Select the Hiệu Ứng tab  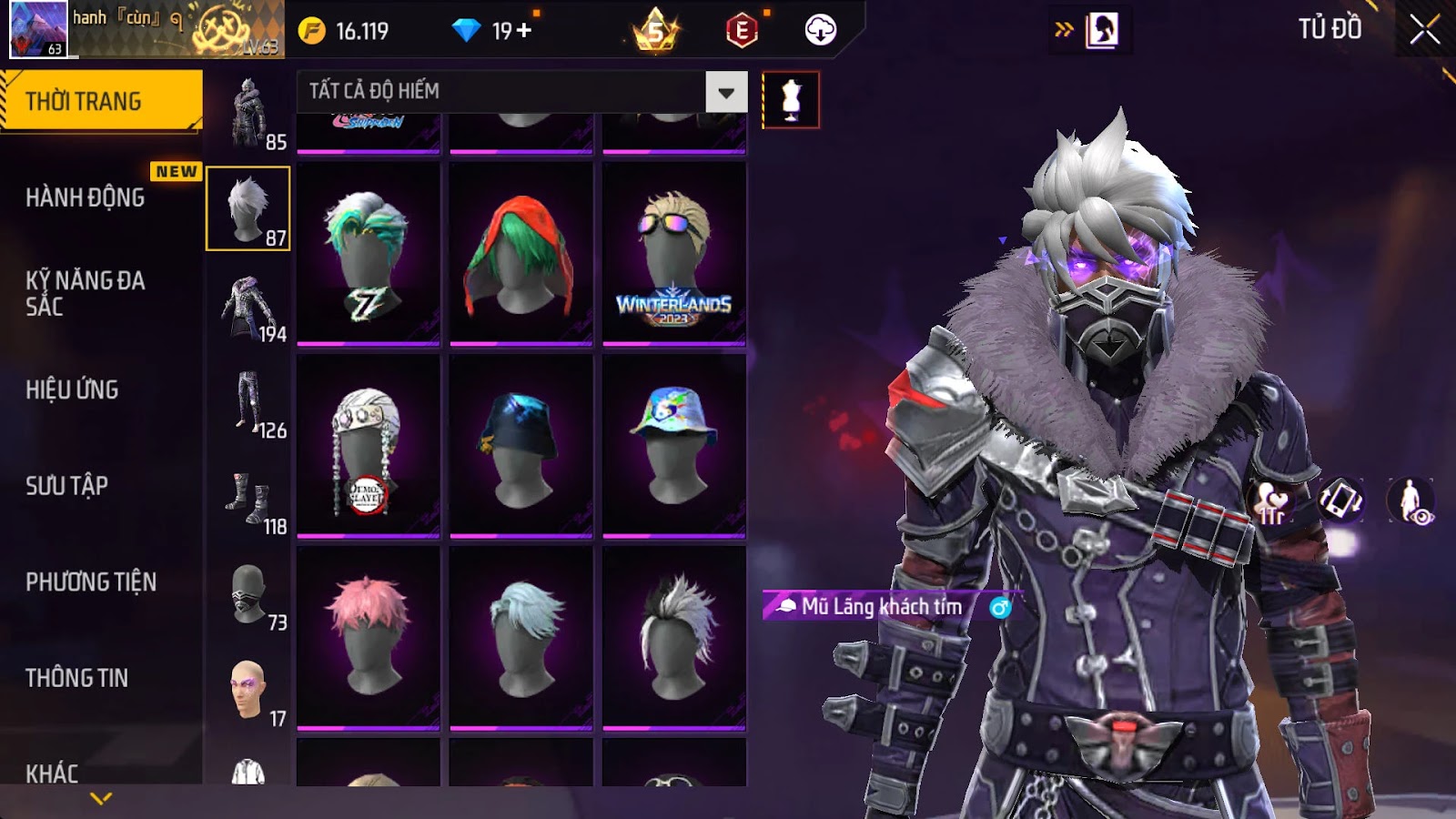click(73, 389)
